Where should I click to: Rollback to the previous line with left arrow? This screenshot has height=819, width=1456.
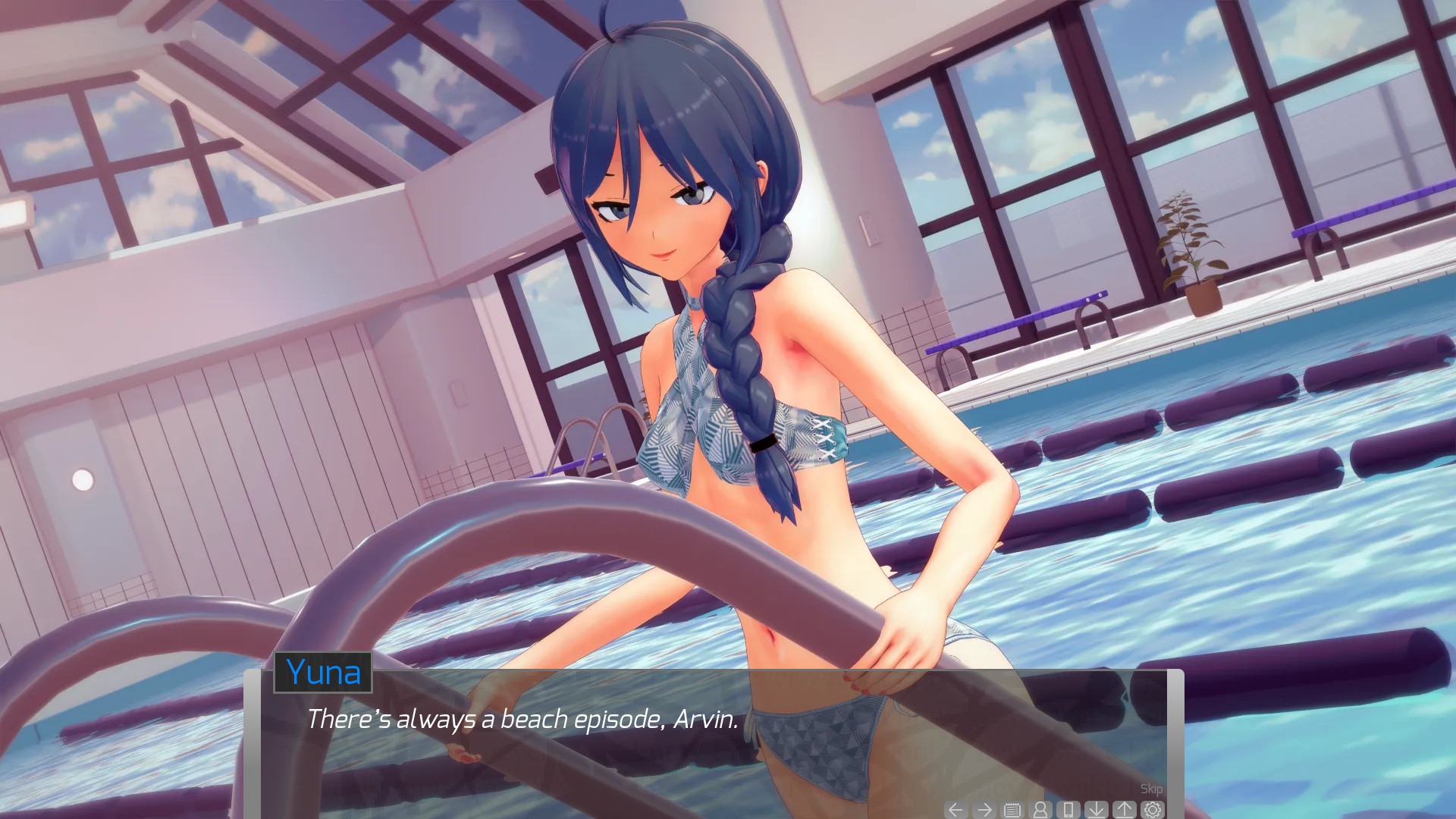[956, 810]
